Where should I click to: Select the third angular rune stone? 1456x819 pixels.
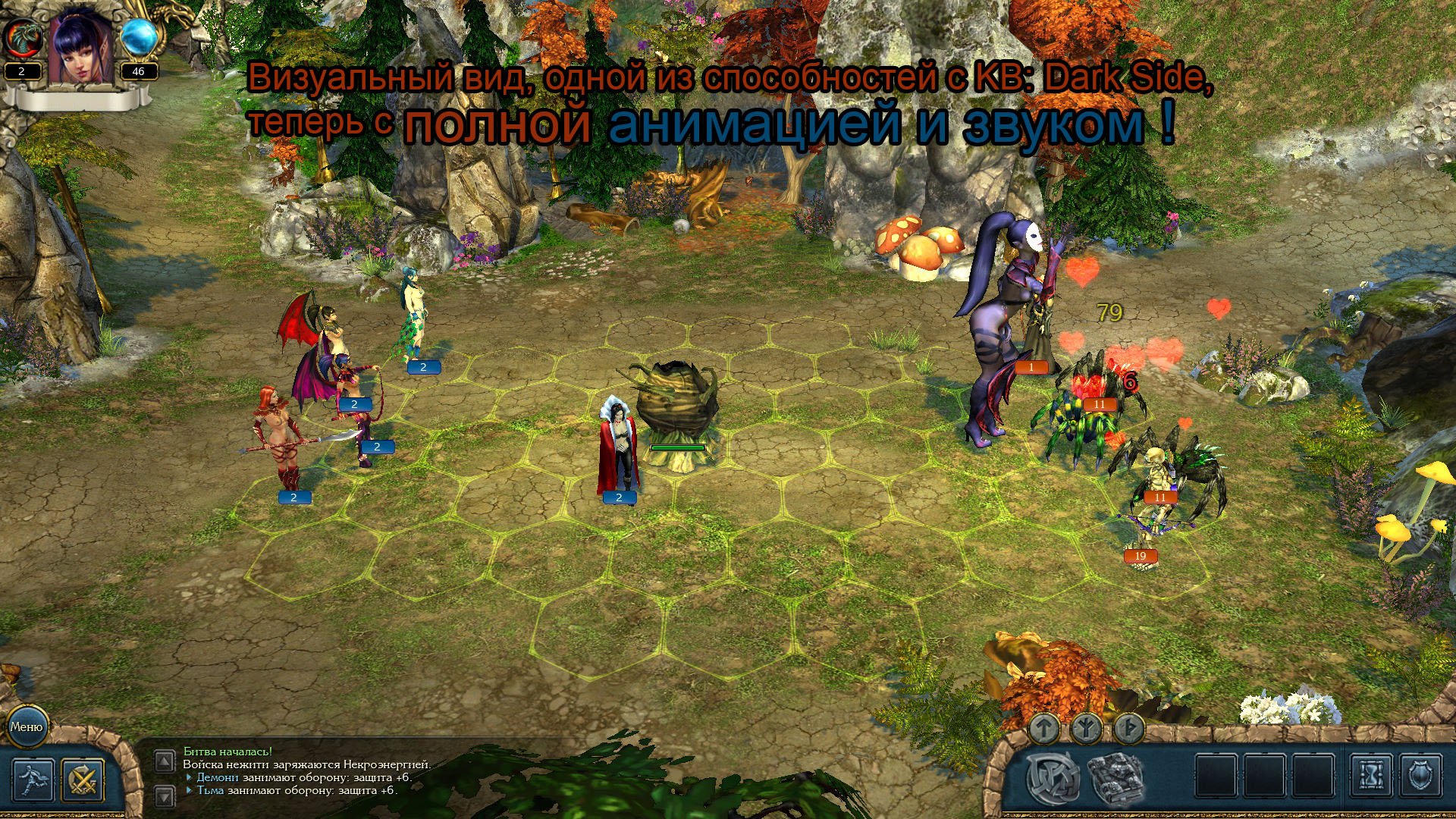(x=1127, y=729)
